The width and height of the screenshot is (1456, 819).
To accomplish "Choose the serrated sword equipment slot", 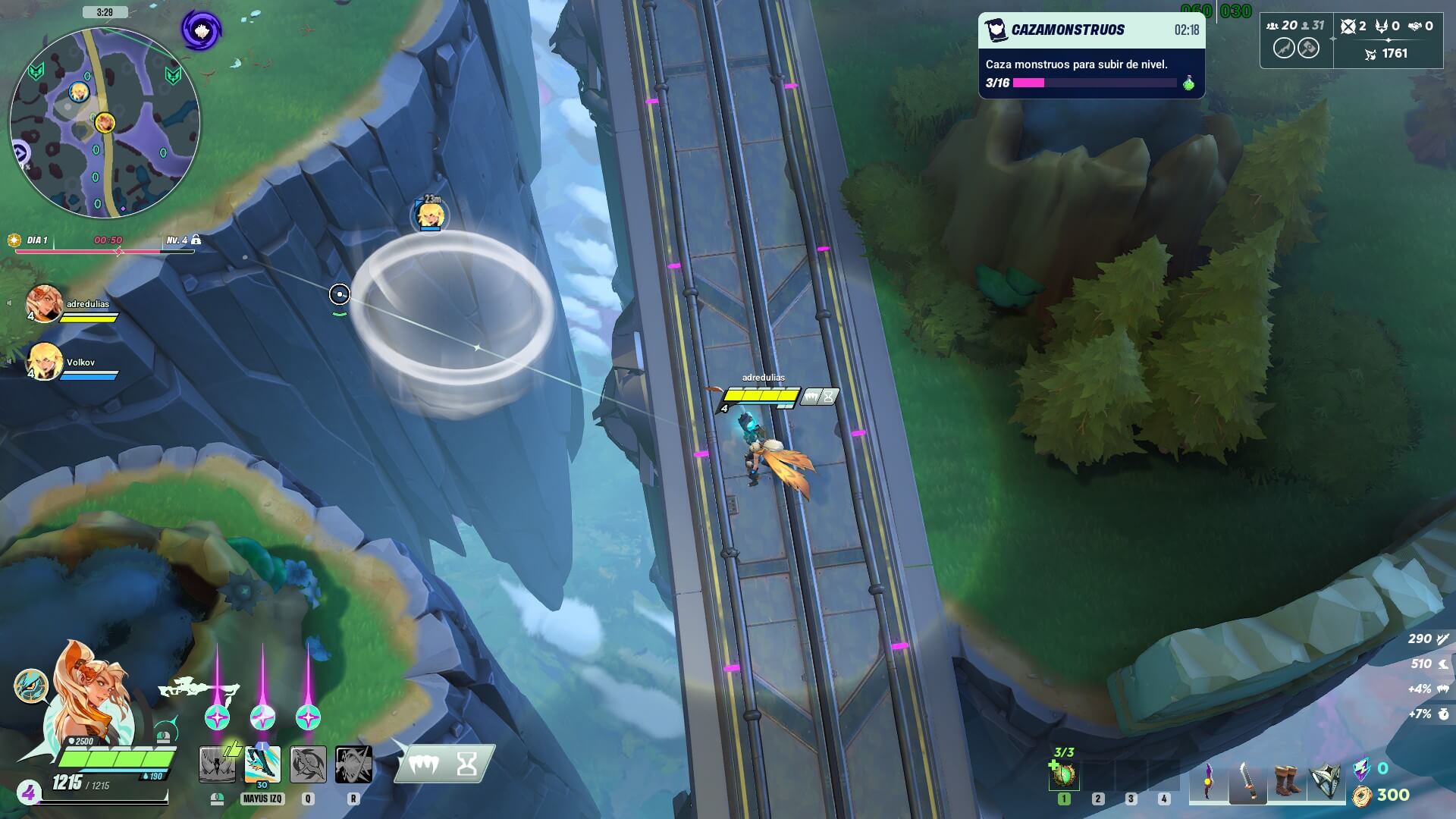I will 1247,780.
